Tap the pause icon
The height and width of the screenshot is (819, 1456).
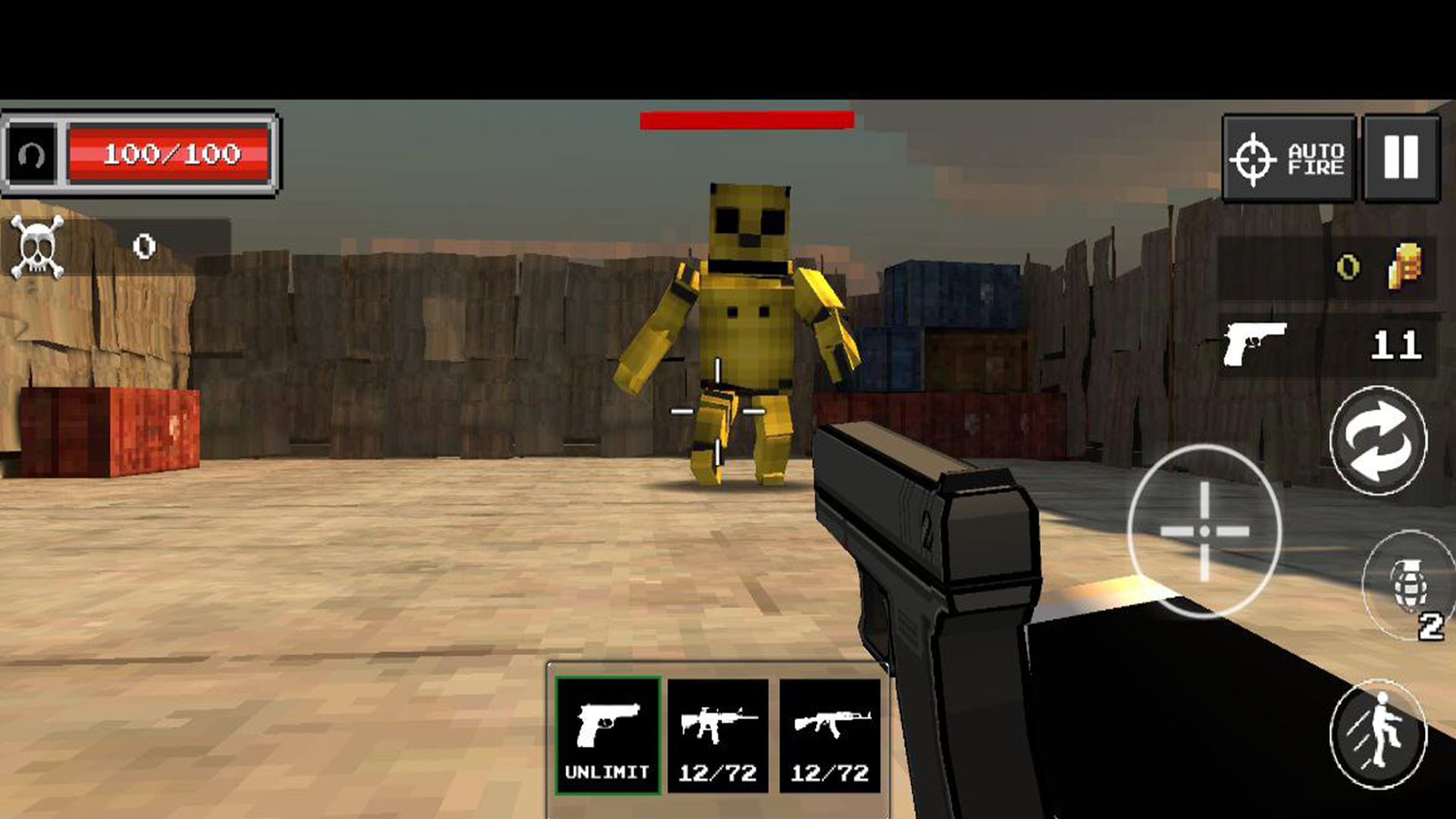click(x=1403, y=157)
